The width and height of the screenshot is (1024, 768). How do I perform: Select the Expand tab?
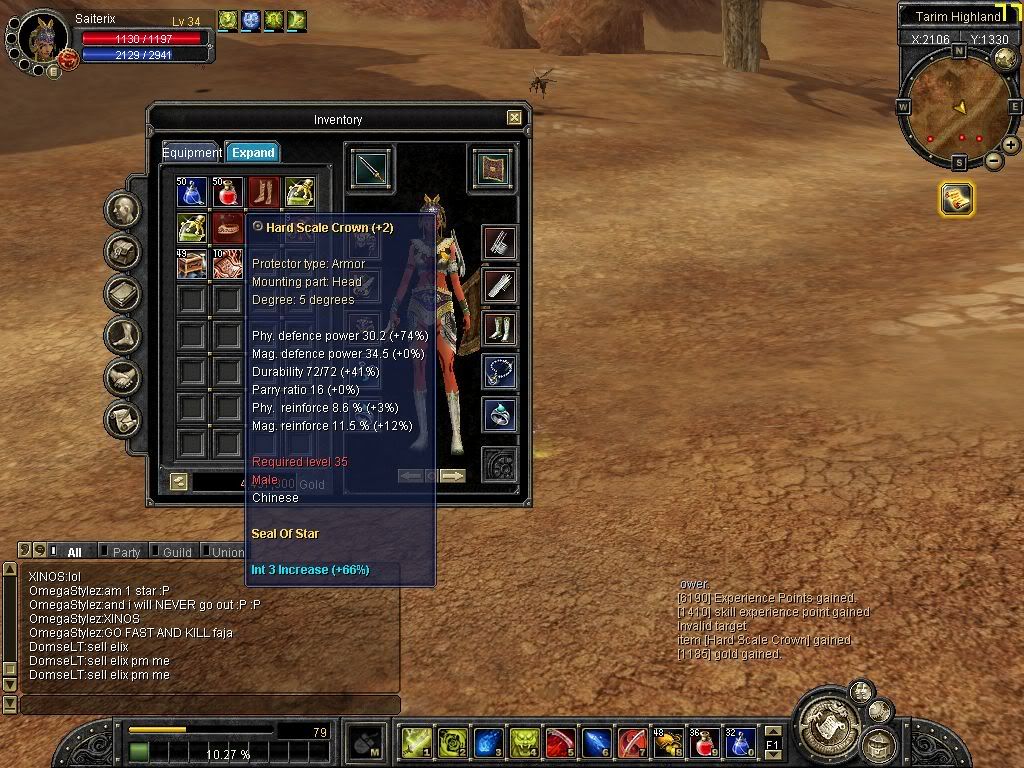(x=252, y=153)
